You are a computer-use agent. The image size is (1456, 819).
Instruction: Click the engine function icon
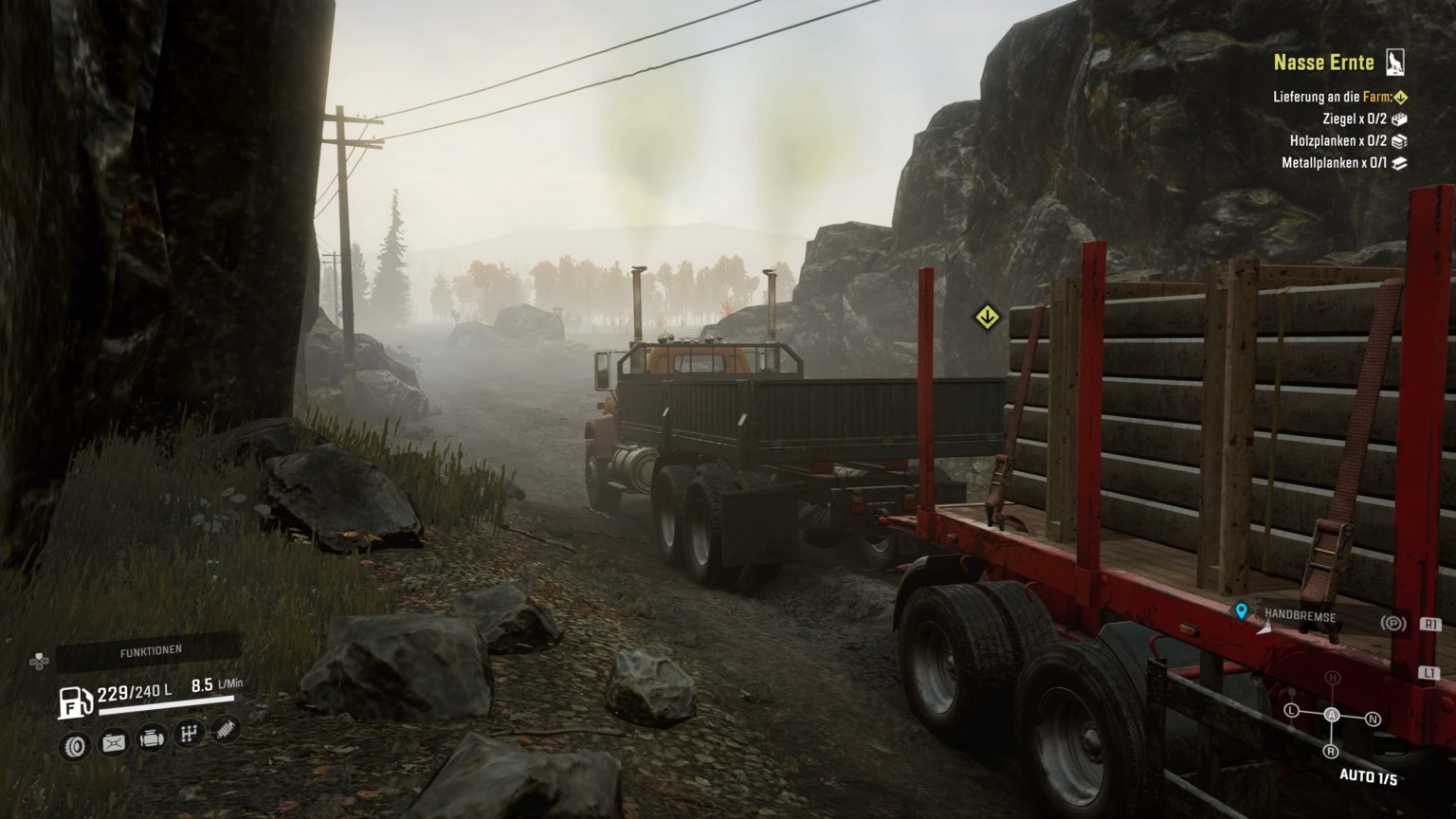click(152, 741)
